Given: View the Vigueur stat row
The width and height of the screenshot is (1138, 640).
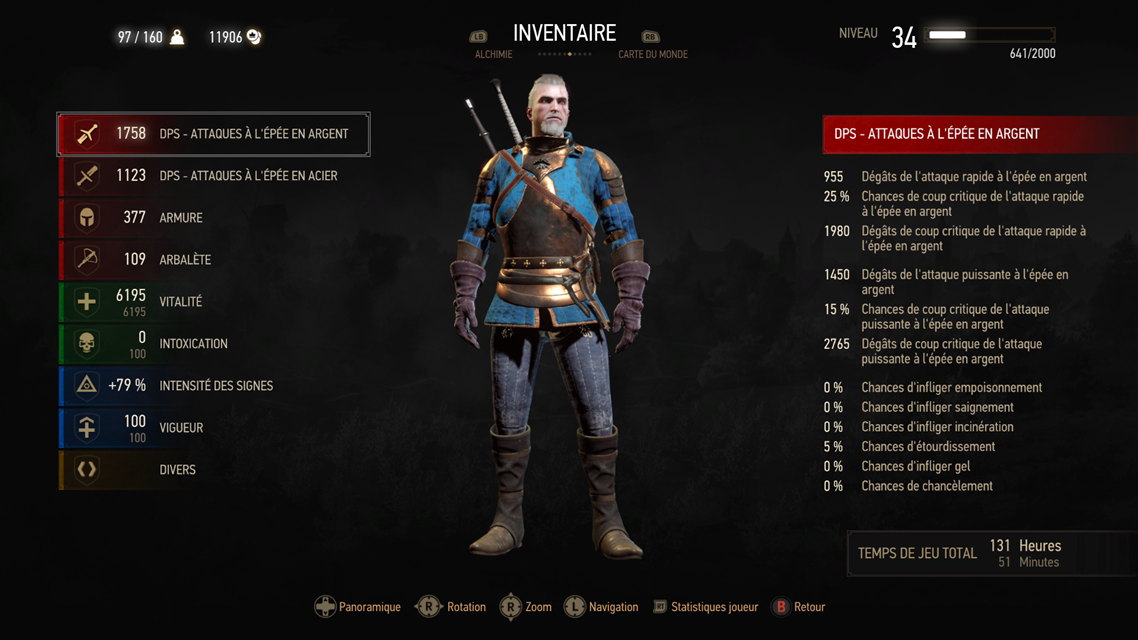Looking at the screenshot, I should [213, 428].
